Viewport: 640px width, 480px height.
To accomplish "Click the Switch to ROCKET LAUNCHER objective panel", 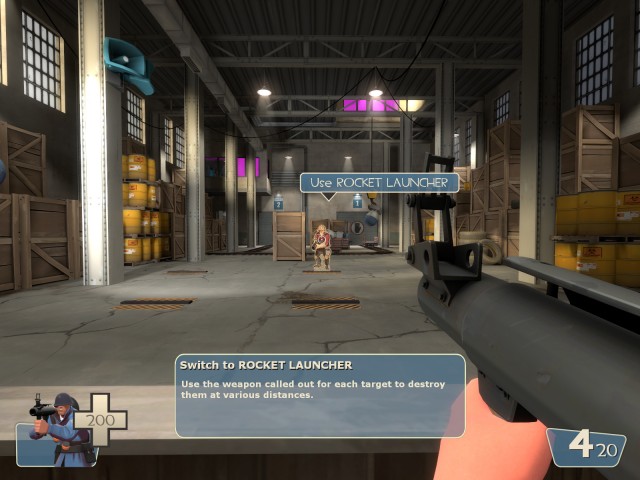I will (320, 395).
